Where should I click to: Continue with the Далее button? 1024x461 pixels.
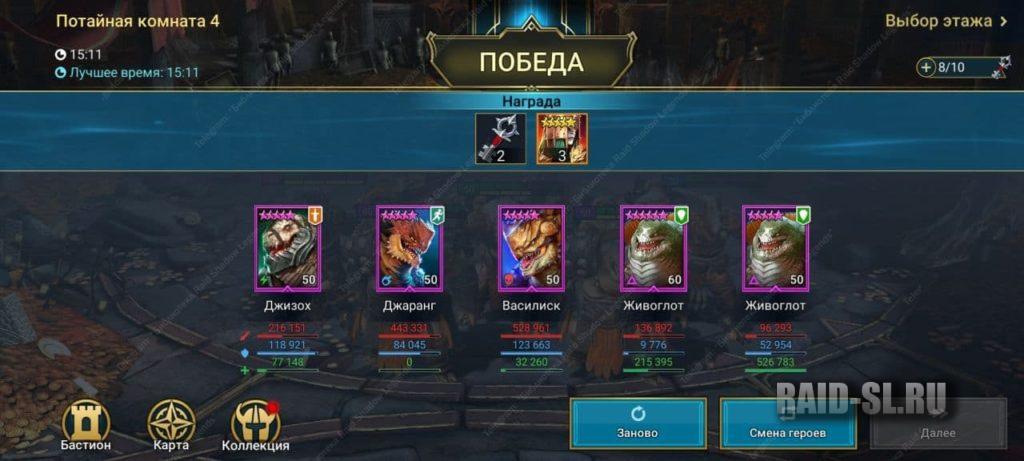[937, 423]
